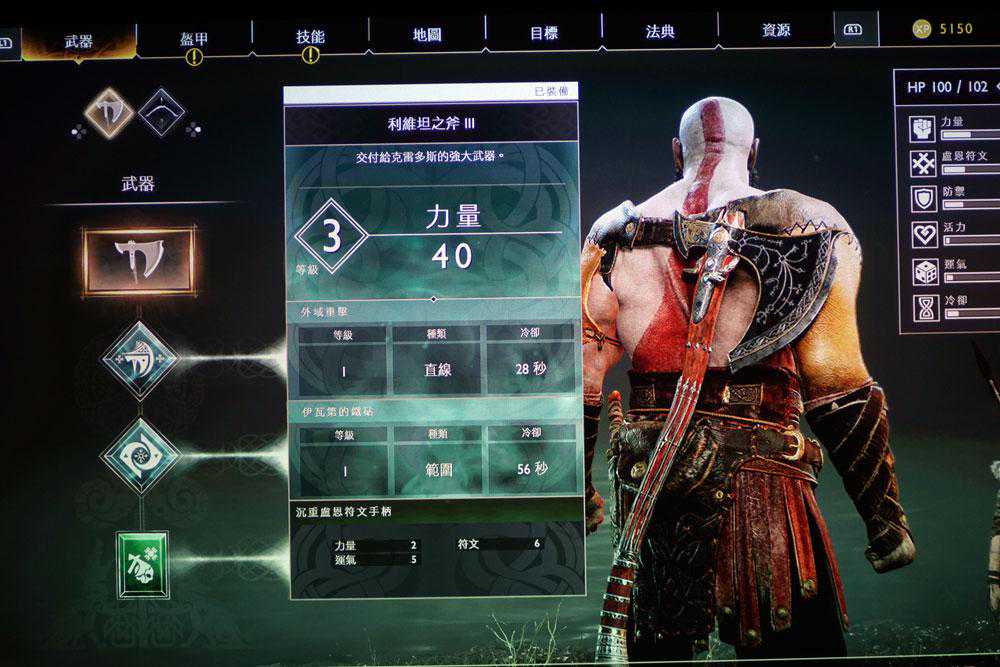The width and height of the screenshot is (1000, 667).
Task: Select the dark diamond icon beside the axe
Action: tap(161, 112)
